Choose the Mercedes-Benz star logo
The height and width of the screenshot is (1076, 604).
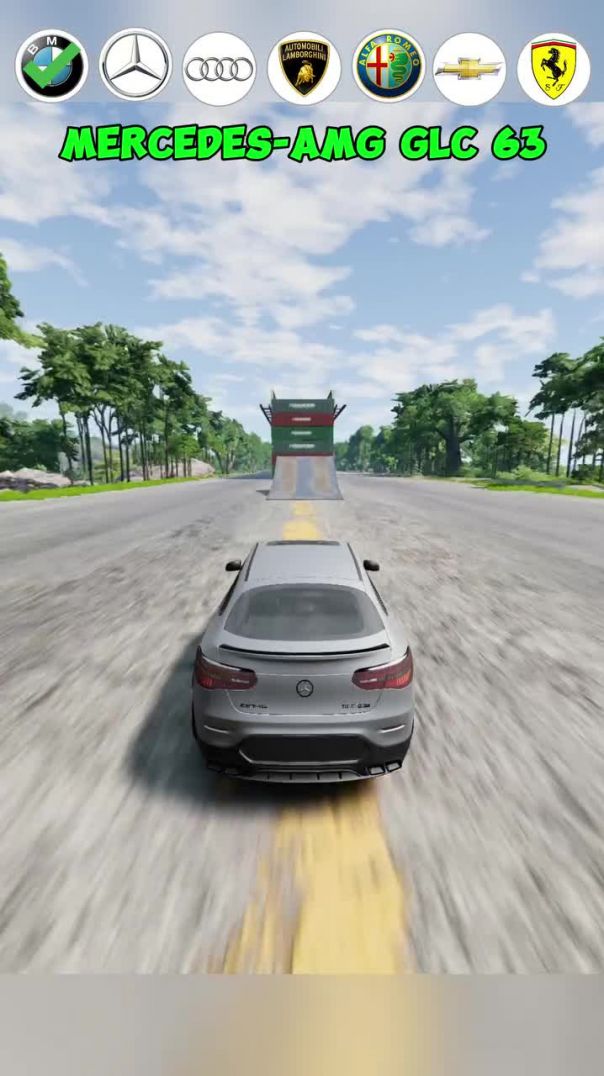(x=136, y=67)
